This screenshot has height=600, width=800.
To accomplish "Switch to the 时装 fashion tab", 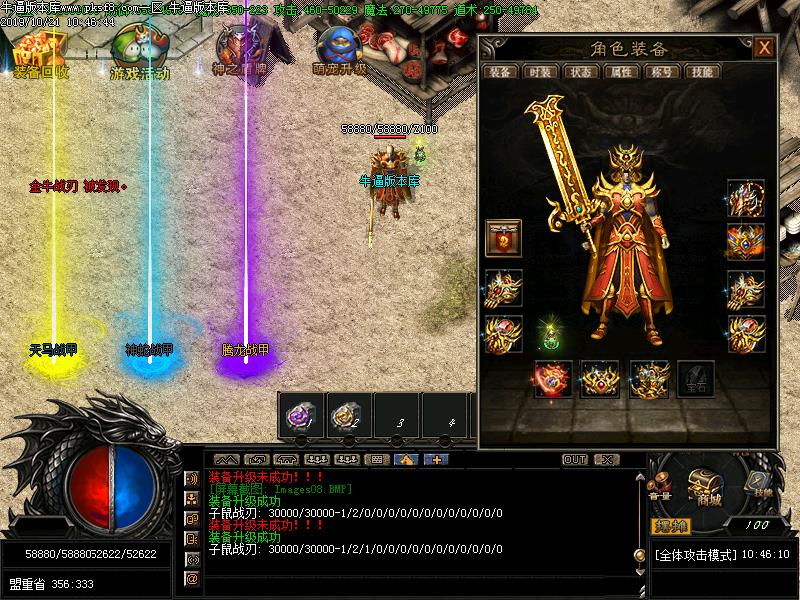I will pyautogui.click(x=540, y=72).
